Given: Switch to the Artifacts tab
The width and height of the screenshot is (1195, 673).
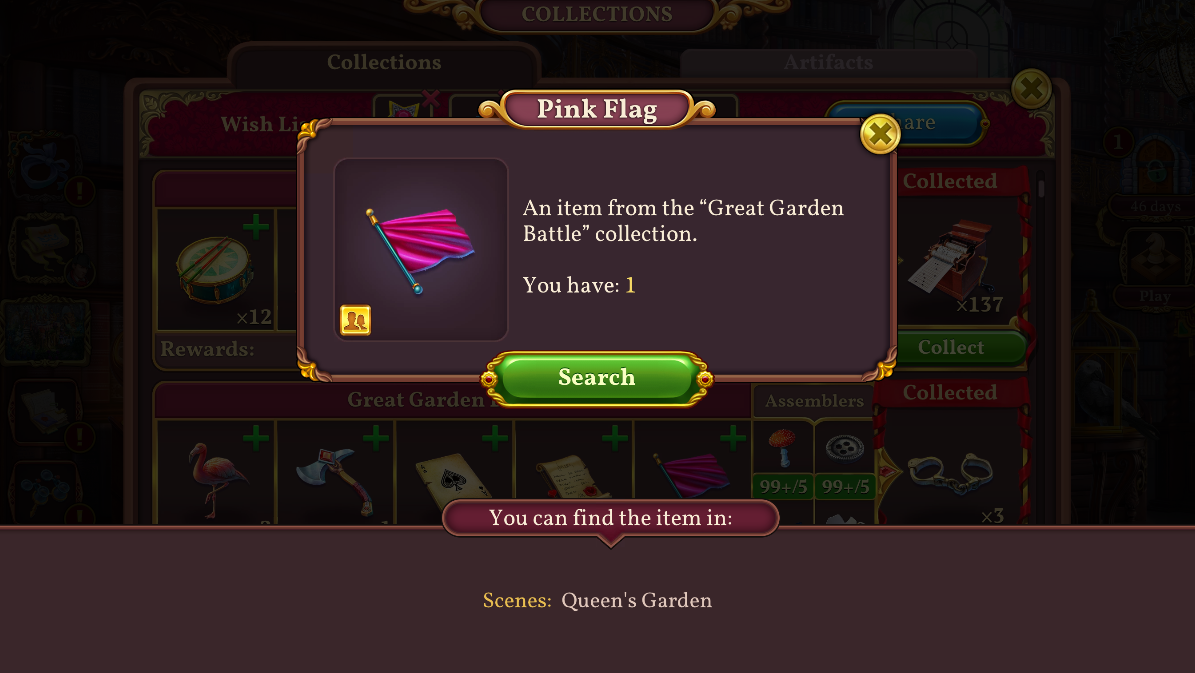Looking at the screenshot, I should click(x=827, y=63).
